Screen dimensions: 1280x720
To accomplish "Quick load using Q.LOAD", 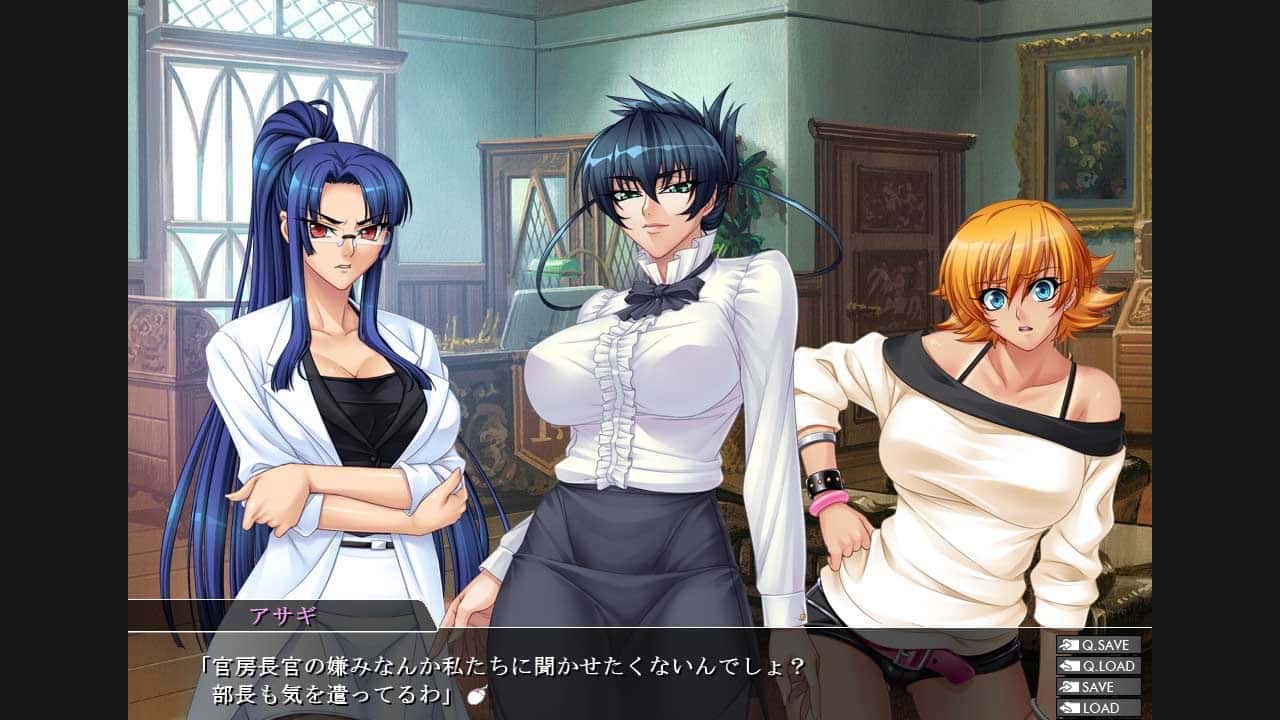I will (x=1098, y=666).
